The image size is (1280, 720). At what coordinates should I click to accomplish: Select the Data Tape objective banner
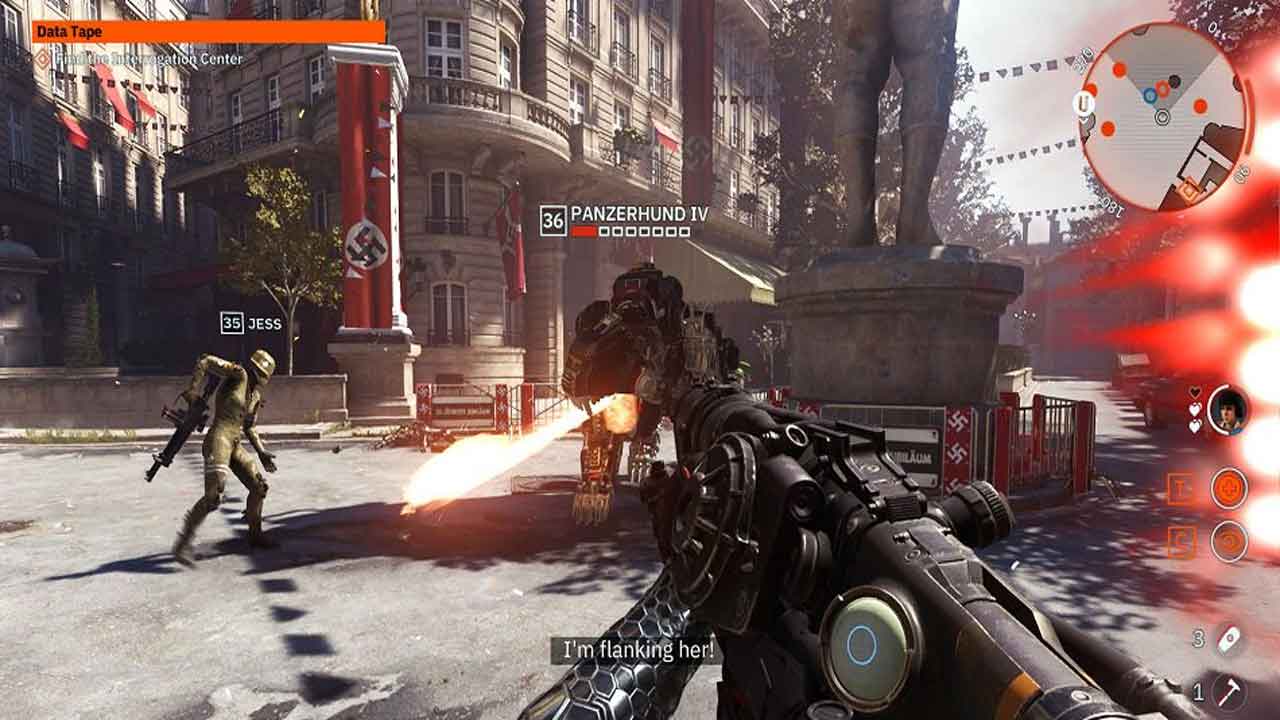click(208, 32)
